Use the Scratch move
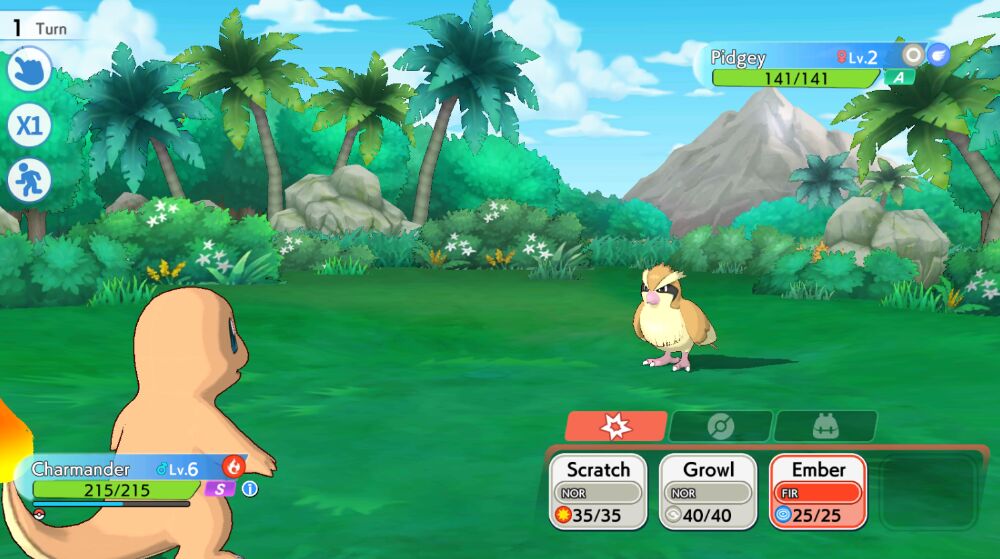The height and width of the screenshot is (559, 1000). (x=598, y=491)
